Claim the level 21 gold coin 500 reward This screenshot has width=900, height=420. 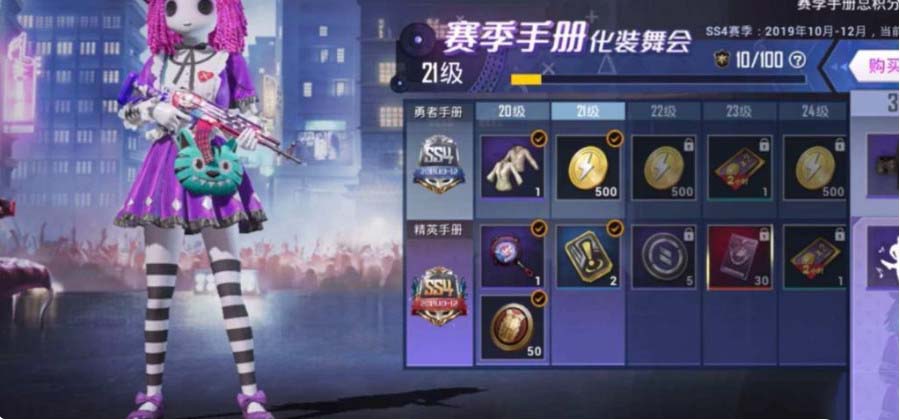pos(589,165)
